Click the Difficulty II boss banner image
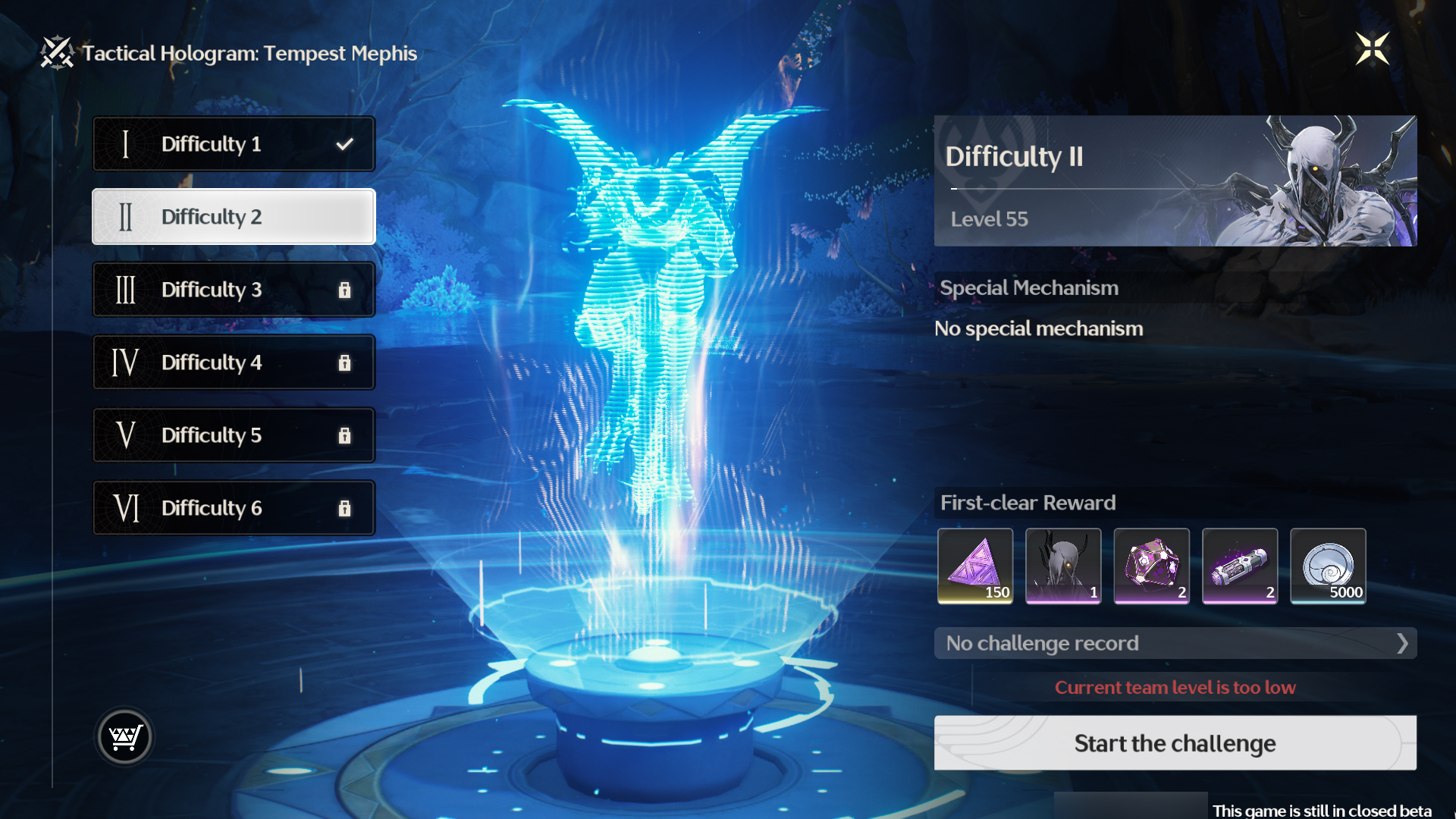The width and height of the screenshot is (1456, 819). 1175,180
